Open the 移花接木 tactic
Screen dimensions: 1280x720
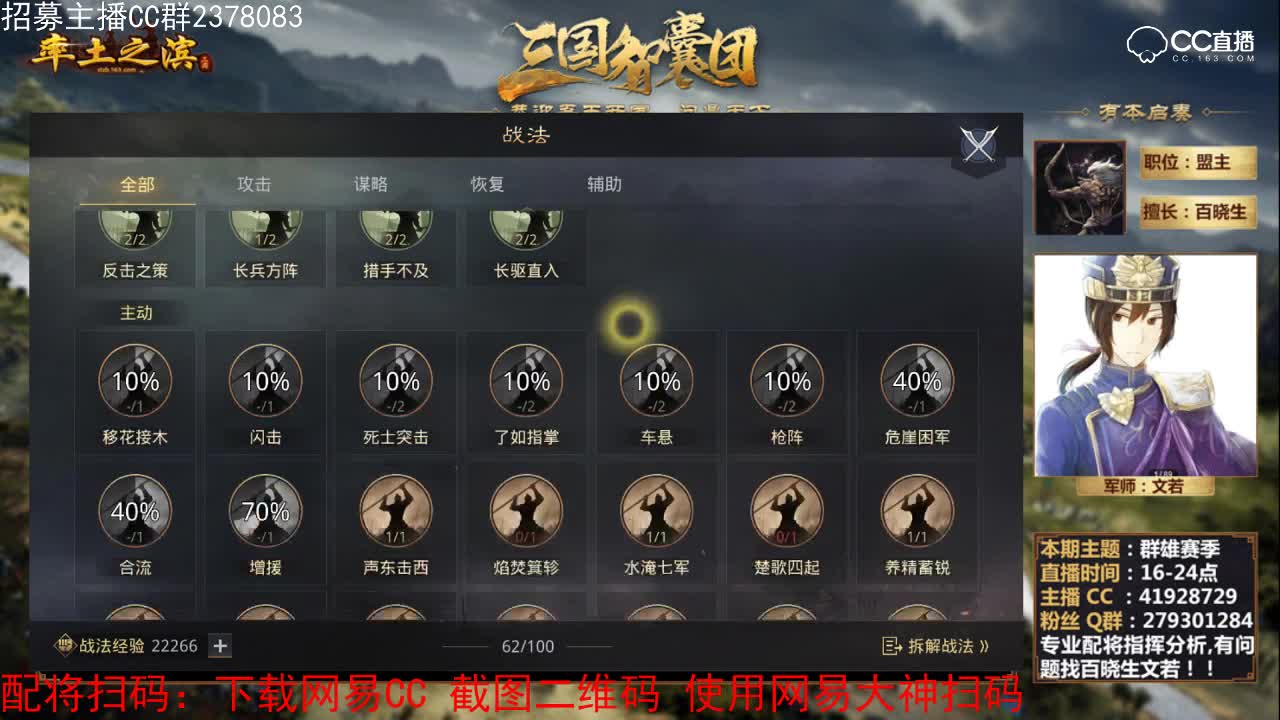click(135, 381)
